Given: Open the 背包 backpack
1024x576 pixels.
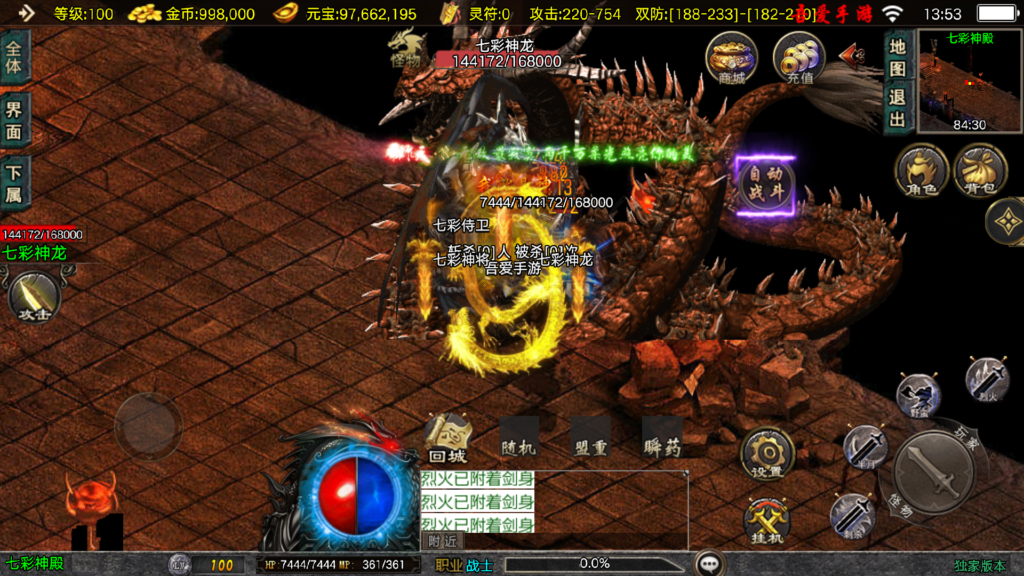Looking at the screenshot, I should tap(980, 169).
